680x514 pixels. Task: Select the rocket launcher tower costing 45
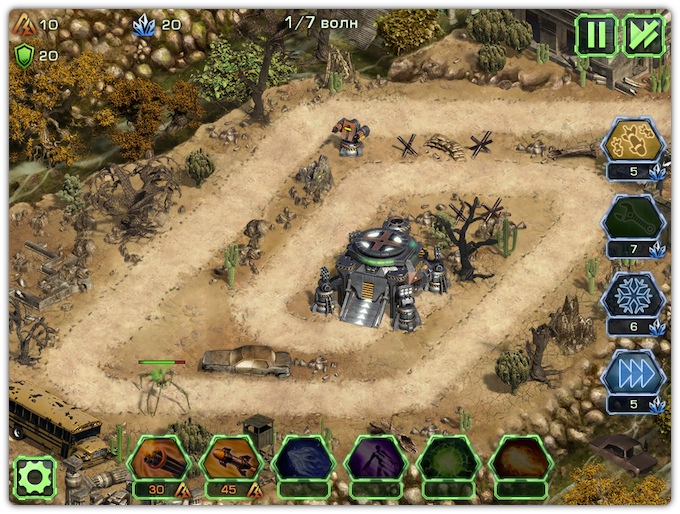click(231, 460)
